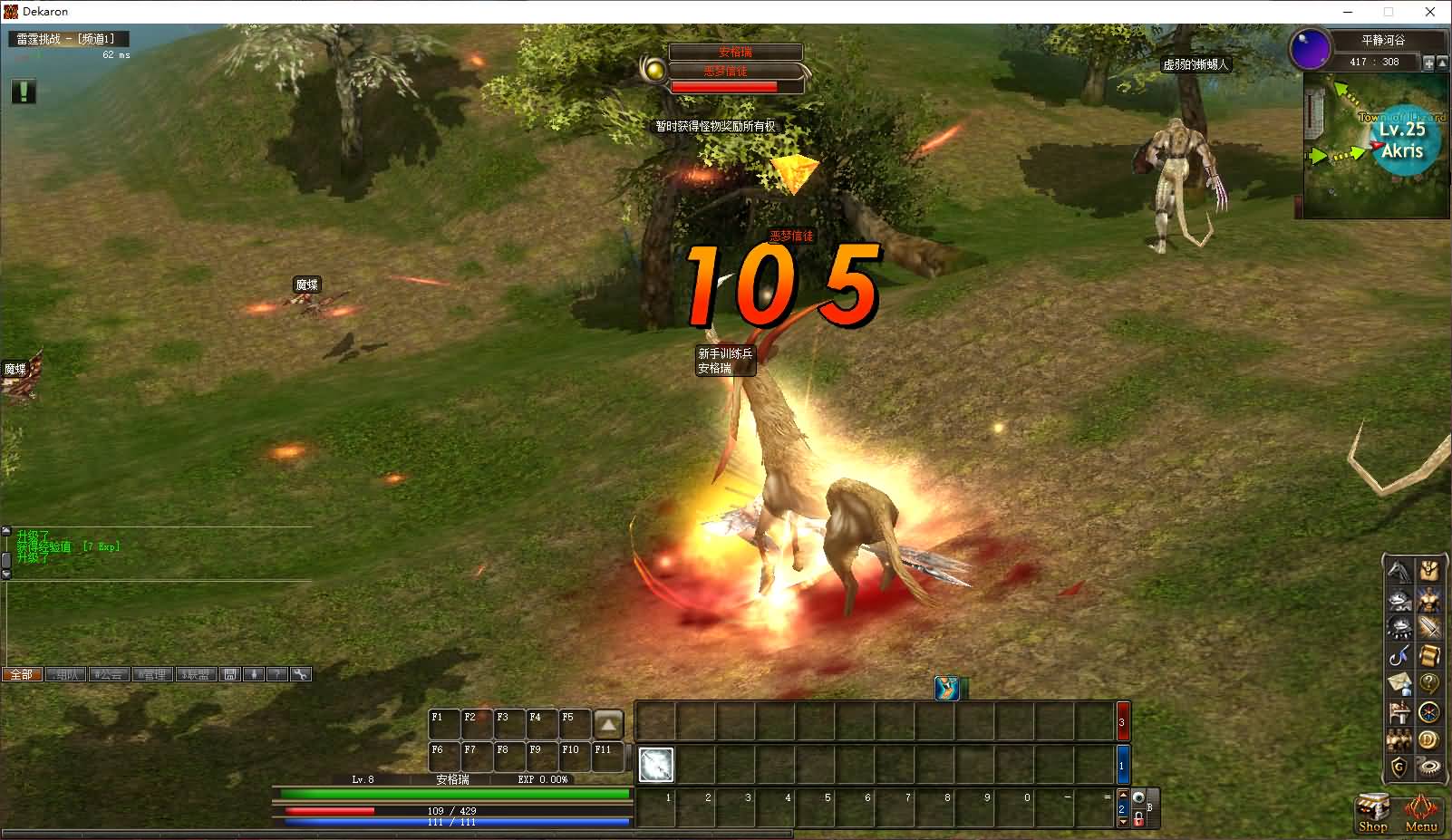Screen dimensions: 1452x840
Task: Close the Dekaron window
Action: pyautogui.click(x=1430, y=12)
